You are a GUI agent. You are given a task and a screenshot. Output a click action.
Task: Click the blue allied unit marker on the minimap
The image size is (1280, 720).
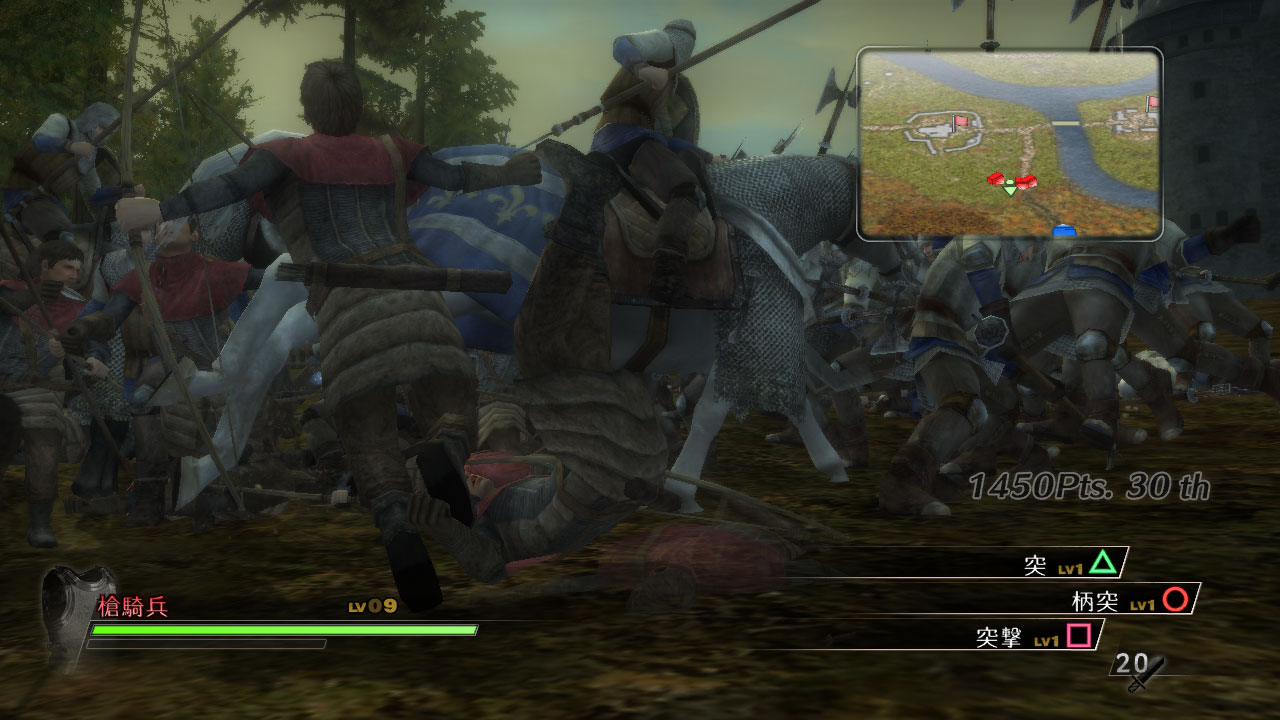coord(1064,230)
